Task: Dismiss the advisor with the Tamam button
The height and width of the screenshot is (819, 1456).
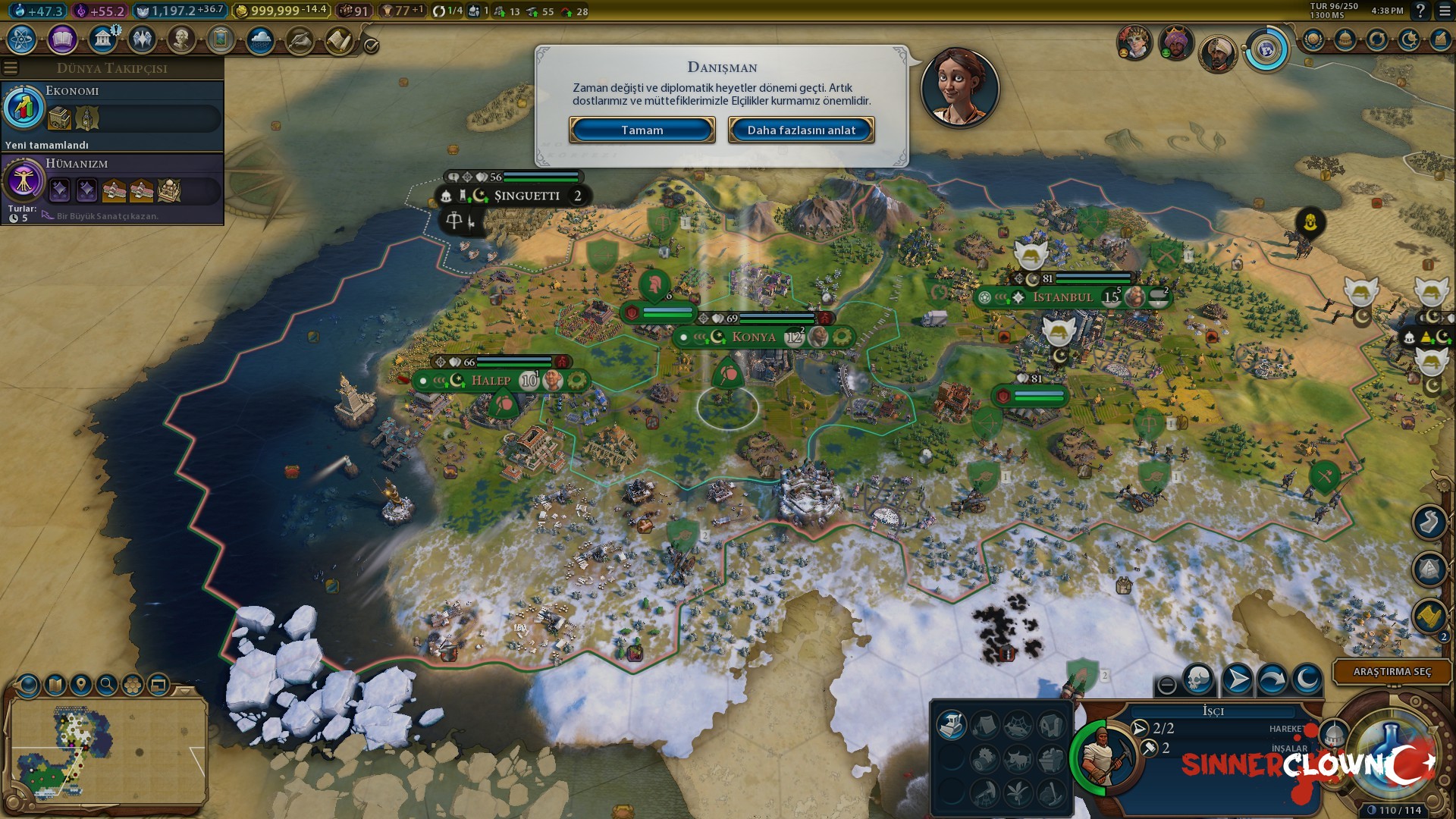Action: 642,130
